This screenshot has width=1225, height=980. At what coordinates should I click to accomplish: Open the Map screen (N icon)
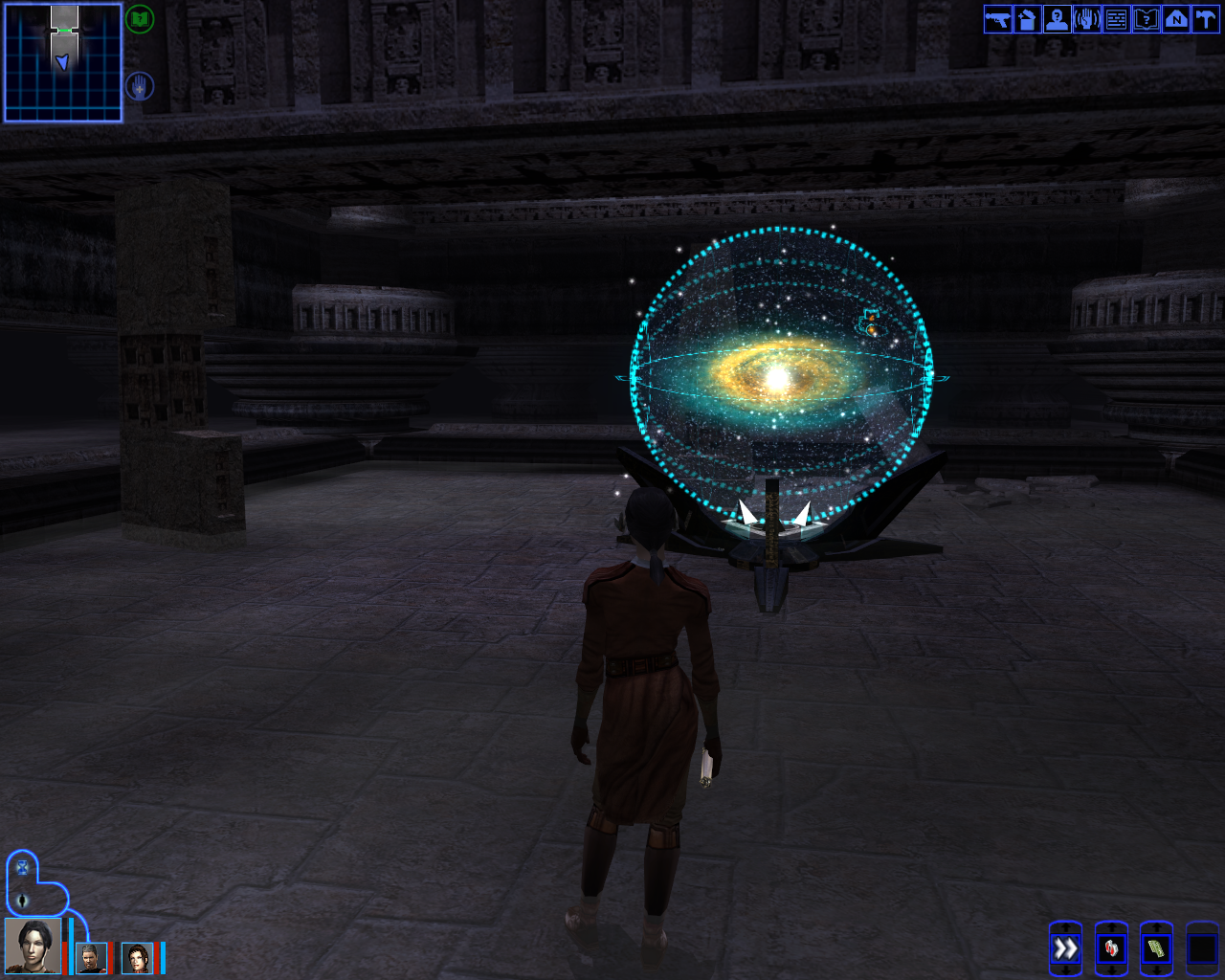(1175, 19)
